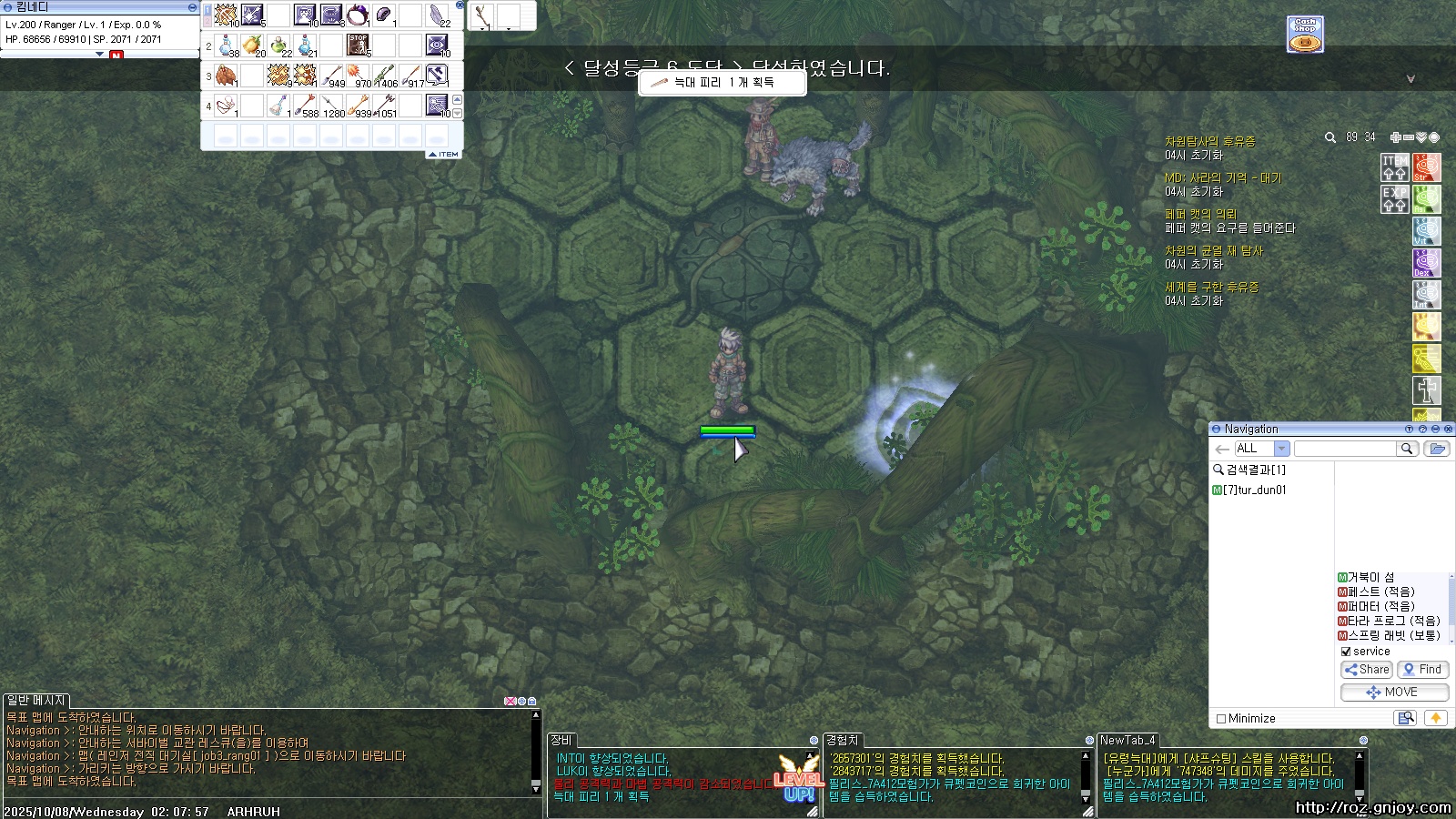Switch to the 경험치 chat tab
The width and height of the screenshot is (1456, 819).
pos(842,740)
